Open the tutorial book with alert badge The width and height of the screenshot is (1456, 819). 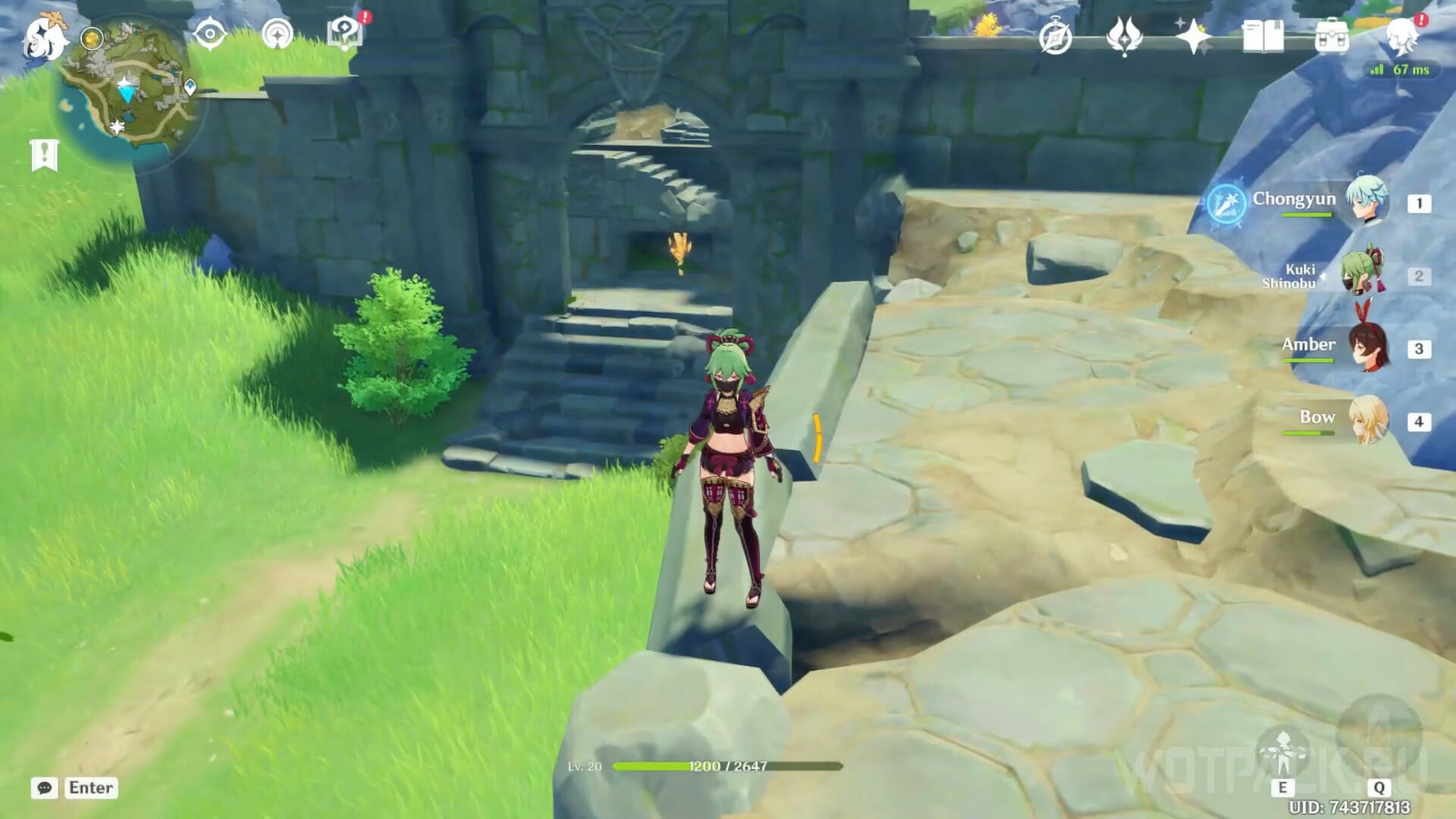(x=346, y=33)
